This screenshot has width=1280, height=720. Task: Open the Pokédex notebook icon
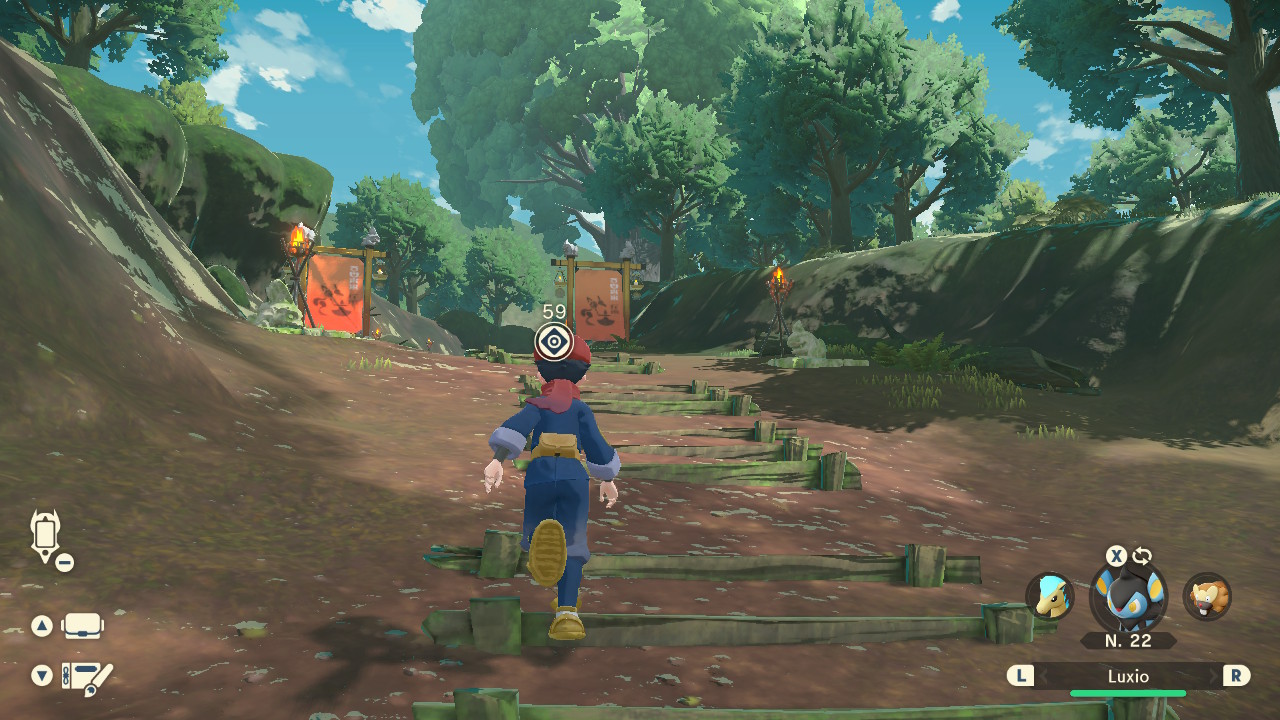[x=86, y=677]
